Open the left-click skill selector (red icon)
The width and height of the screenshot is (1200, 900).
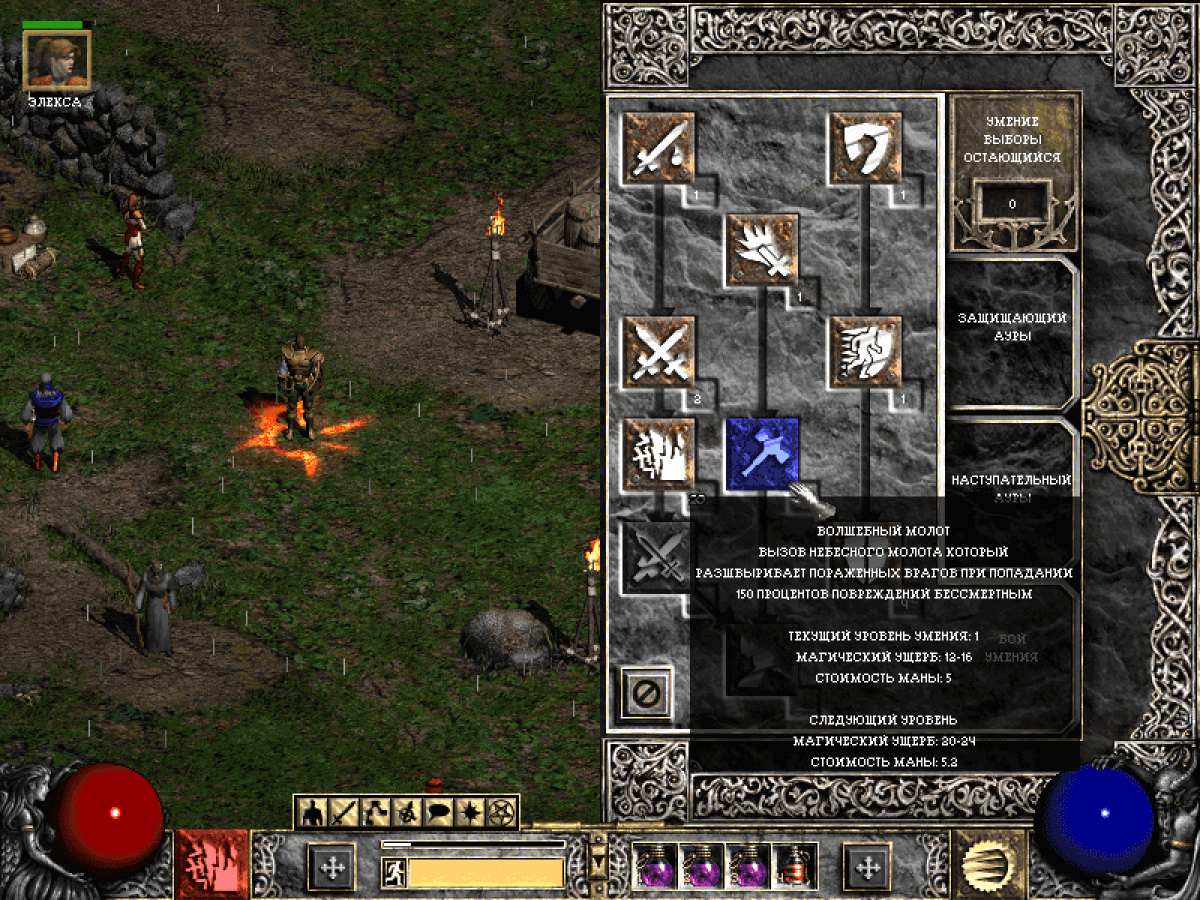[212, 864]
